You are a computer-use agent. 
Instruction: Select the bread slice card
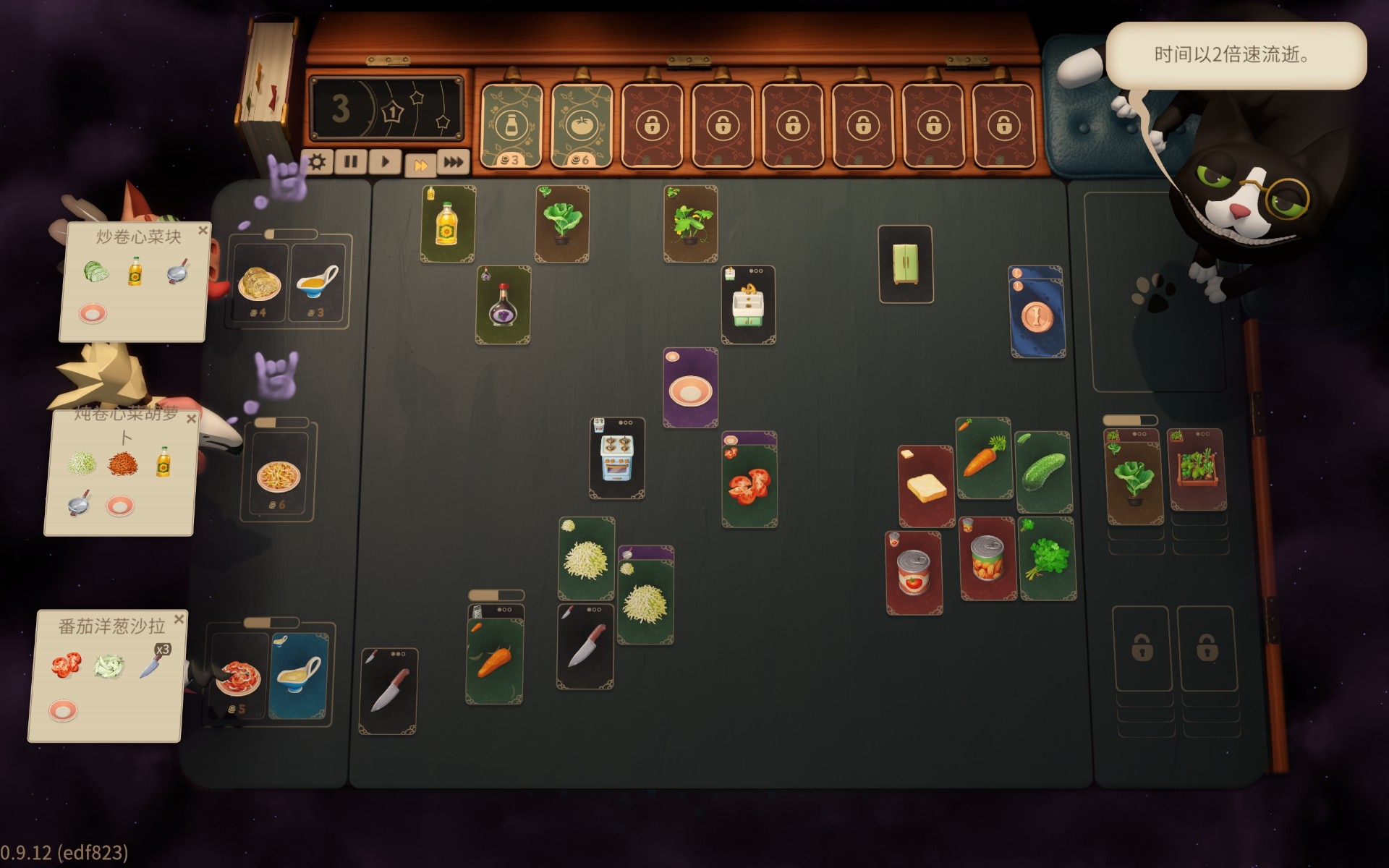926,487
